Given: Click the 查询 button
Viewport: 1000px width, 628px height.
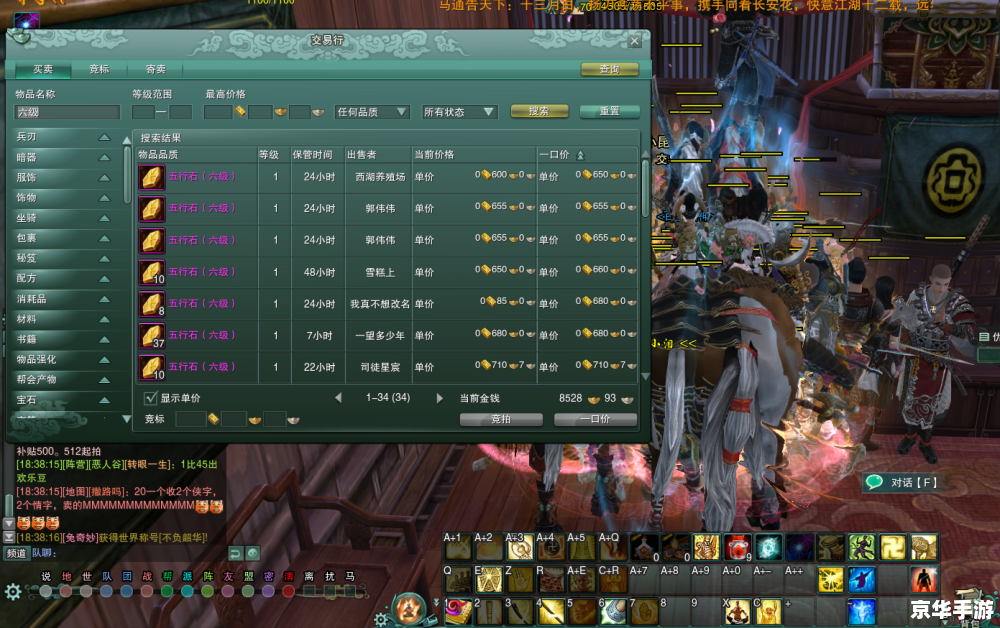Looking at the screenshot, I should [x=609, y=69].
